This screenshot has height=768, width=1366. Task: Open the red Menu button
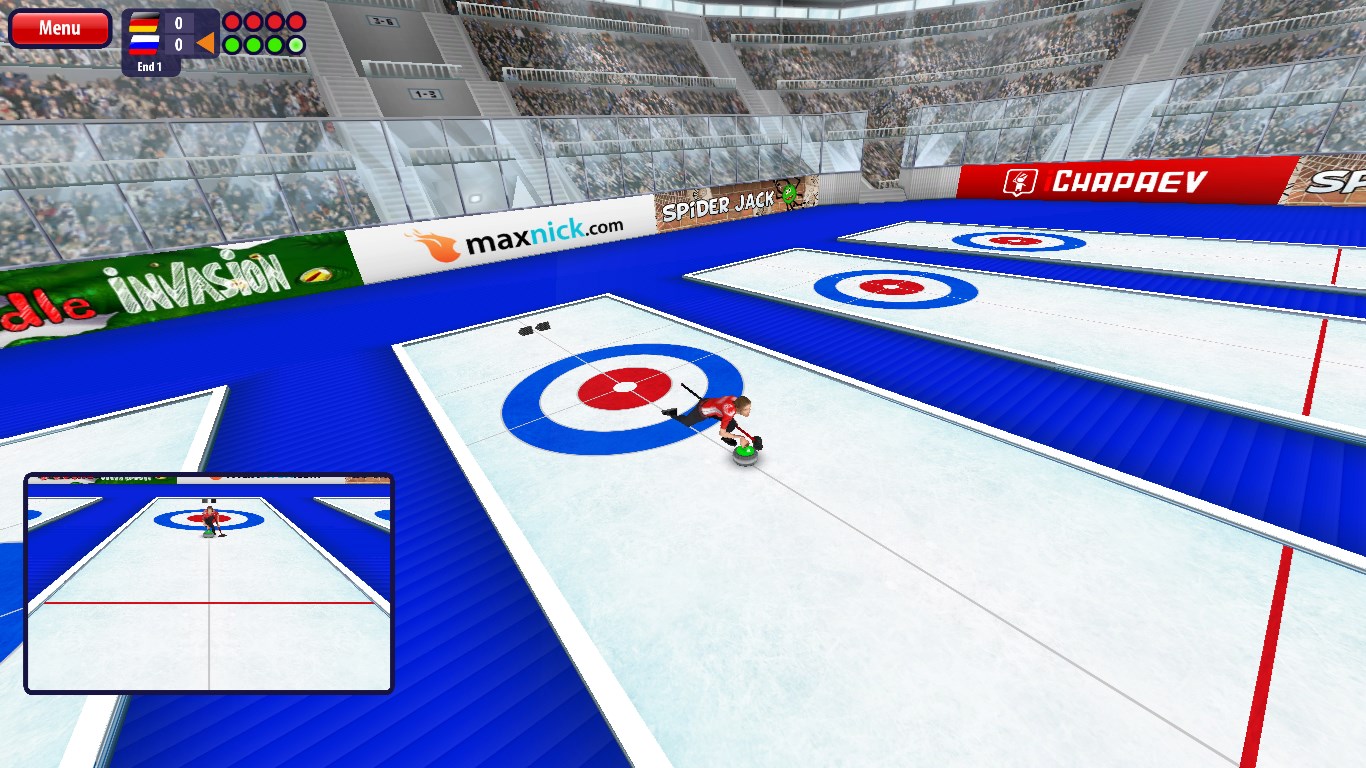click(x=60, y=28)
